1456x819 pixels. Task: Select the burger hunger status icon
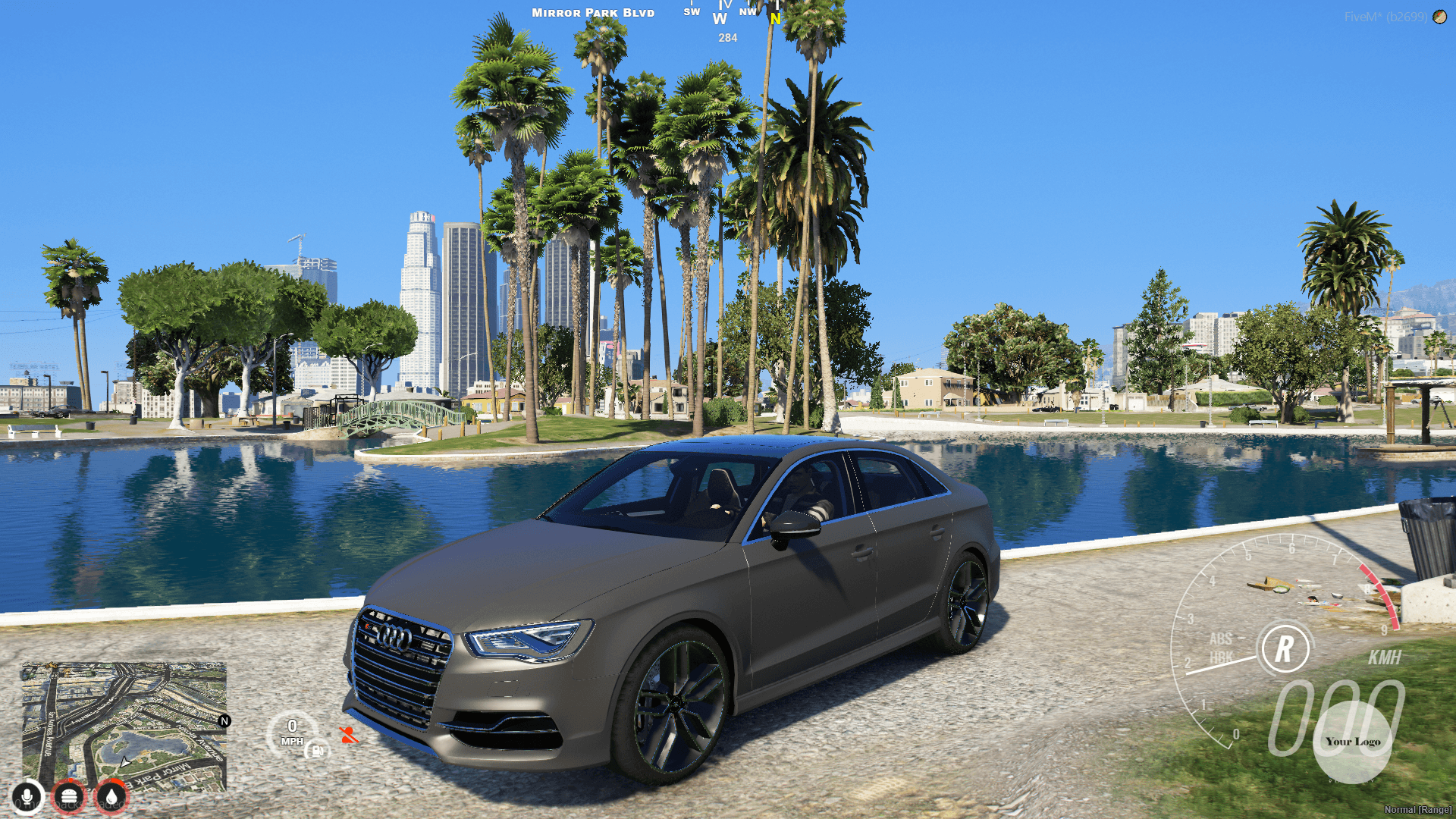point(69,797)
